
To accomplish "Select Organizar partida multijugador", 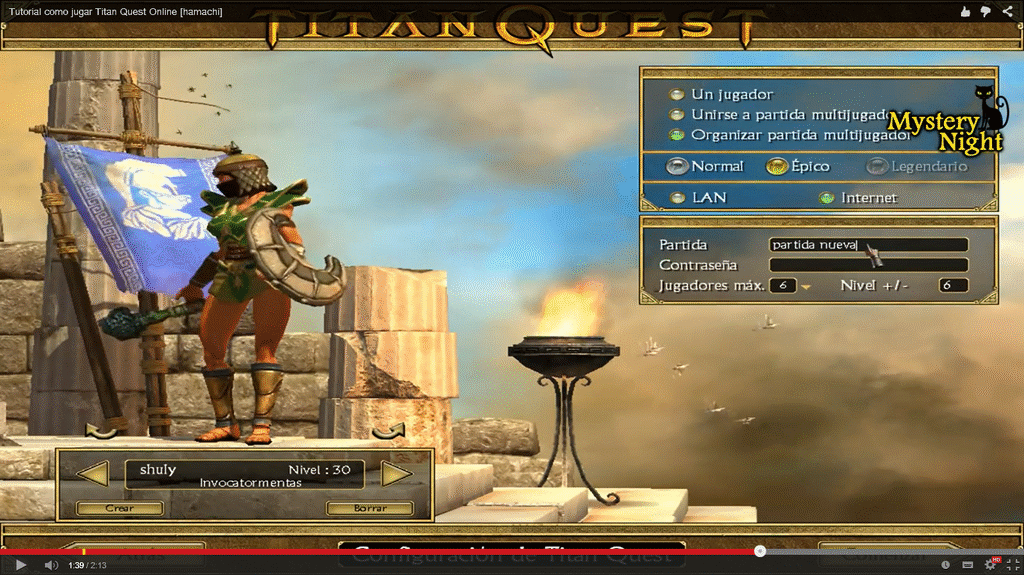I will coord(678,134).
